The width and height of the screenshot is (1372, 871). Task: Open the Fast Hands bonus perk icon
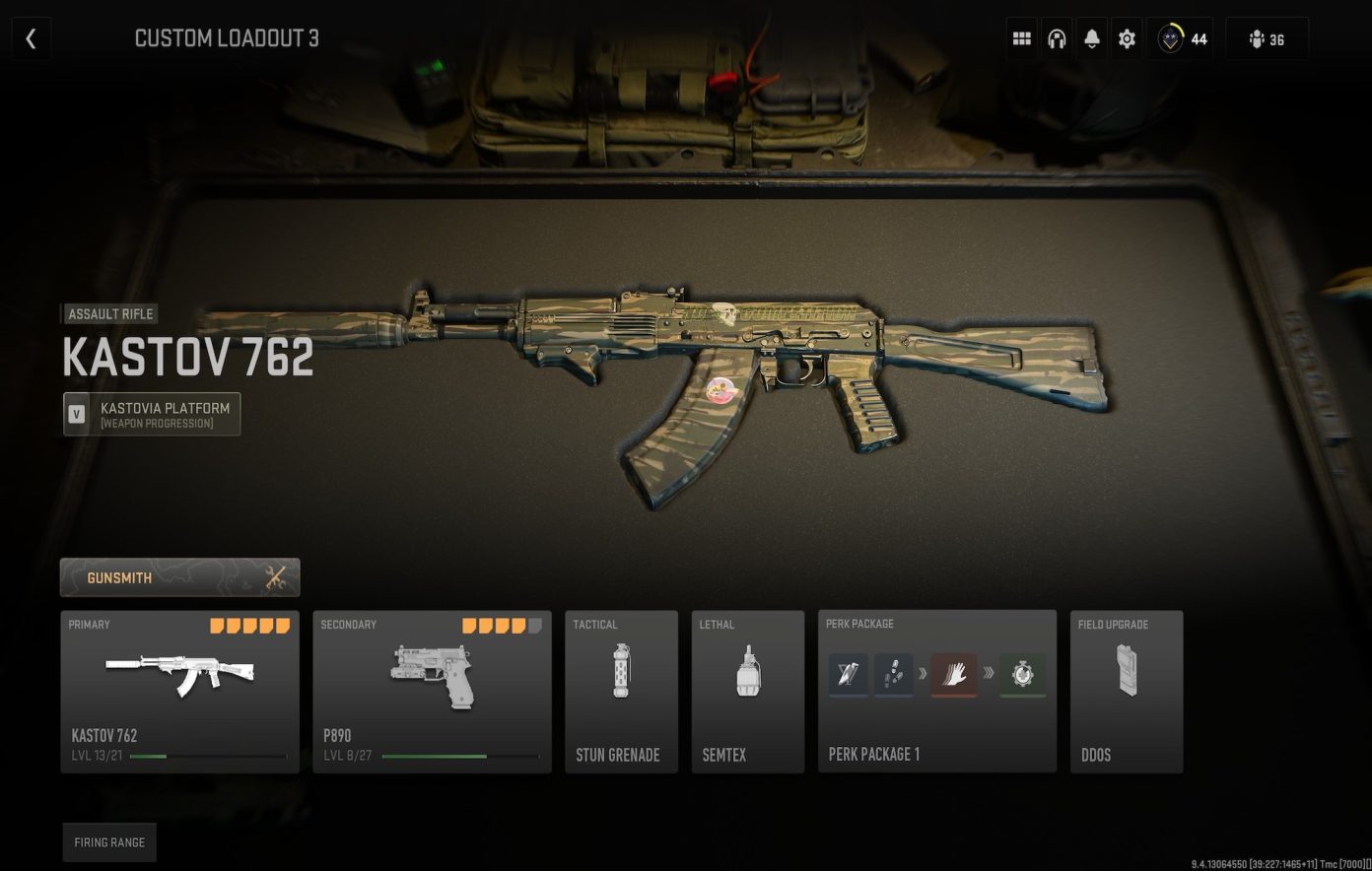(951, 674)
